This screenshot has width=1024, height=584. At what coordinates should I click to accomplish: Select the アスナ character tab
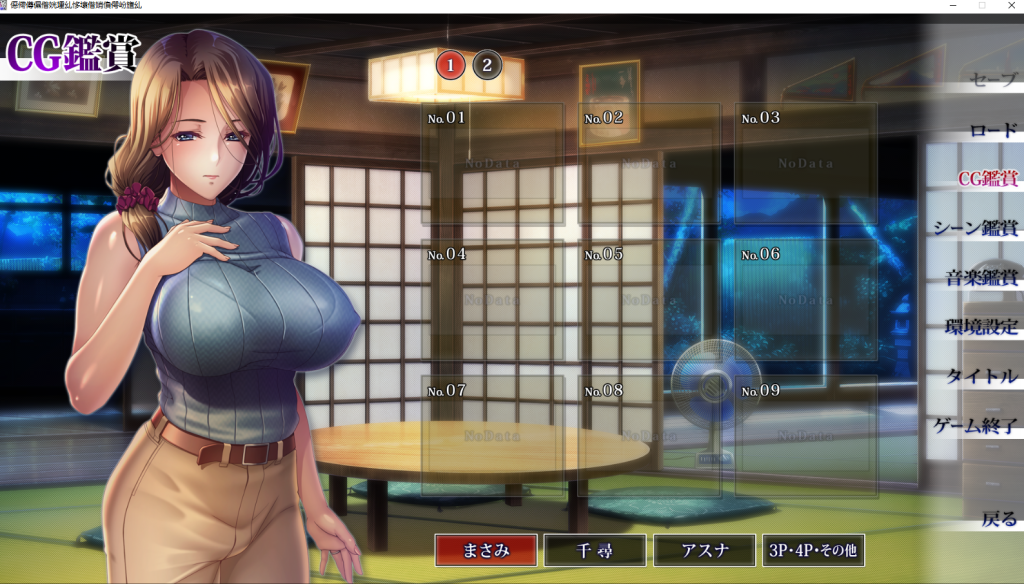(704, 550)
